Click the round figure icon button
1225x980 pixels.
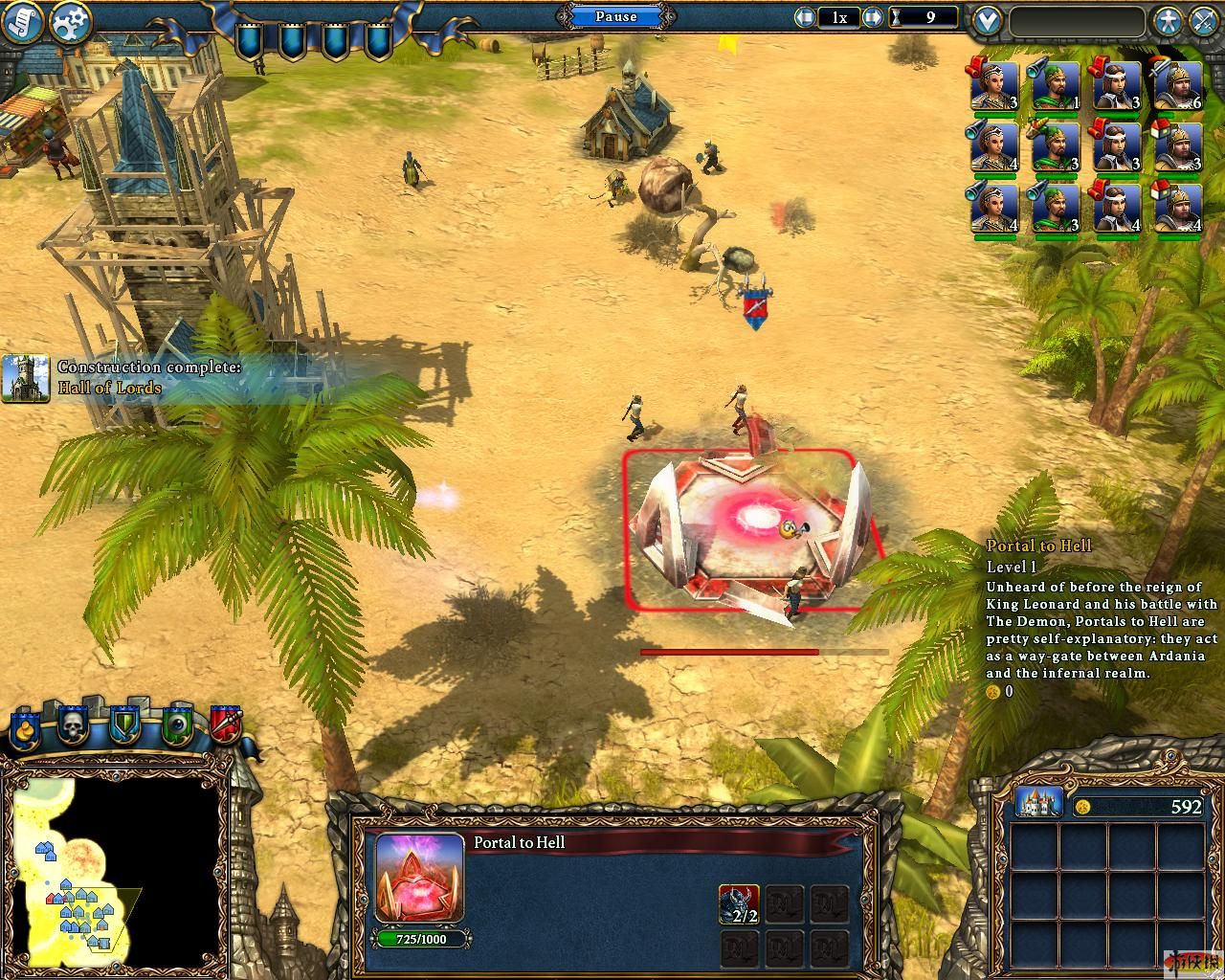(x=1167, y=20)
